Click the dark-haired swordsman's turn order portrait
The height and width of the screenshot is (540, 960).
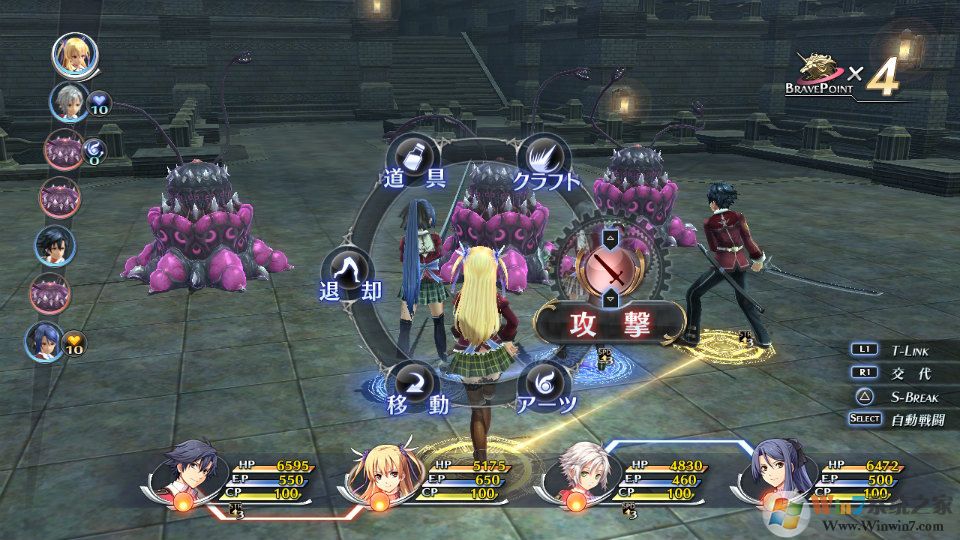click(x=55, y=245)
